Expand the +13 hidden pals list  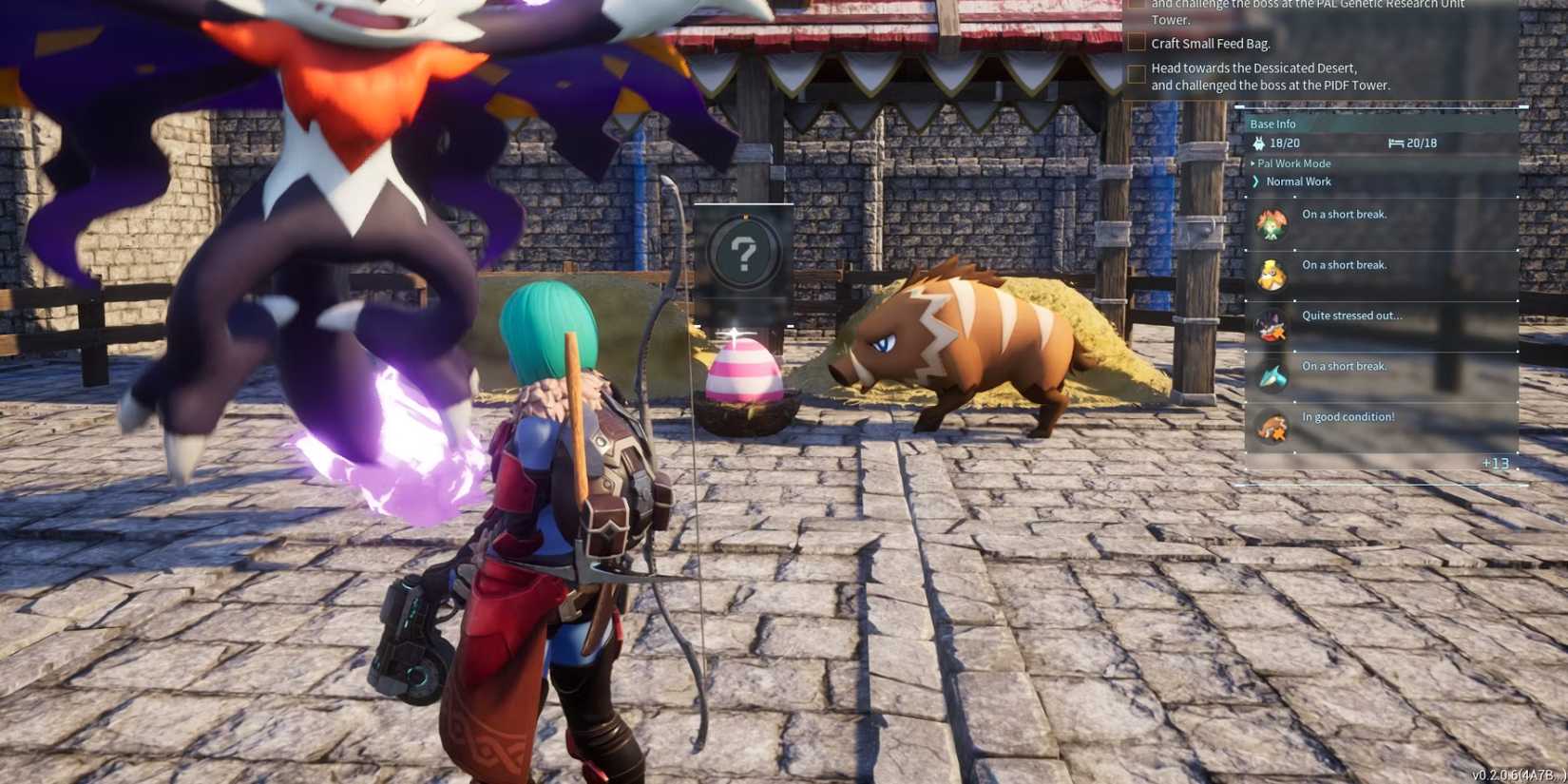1497,463
